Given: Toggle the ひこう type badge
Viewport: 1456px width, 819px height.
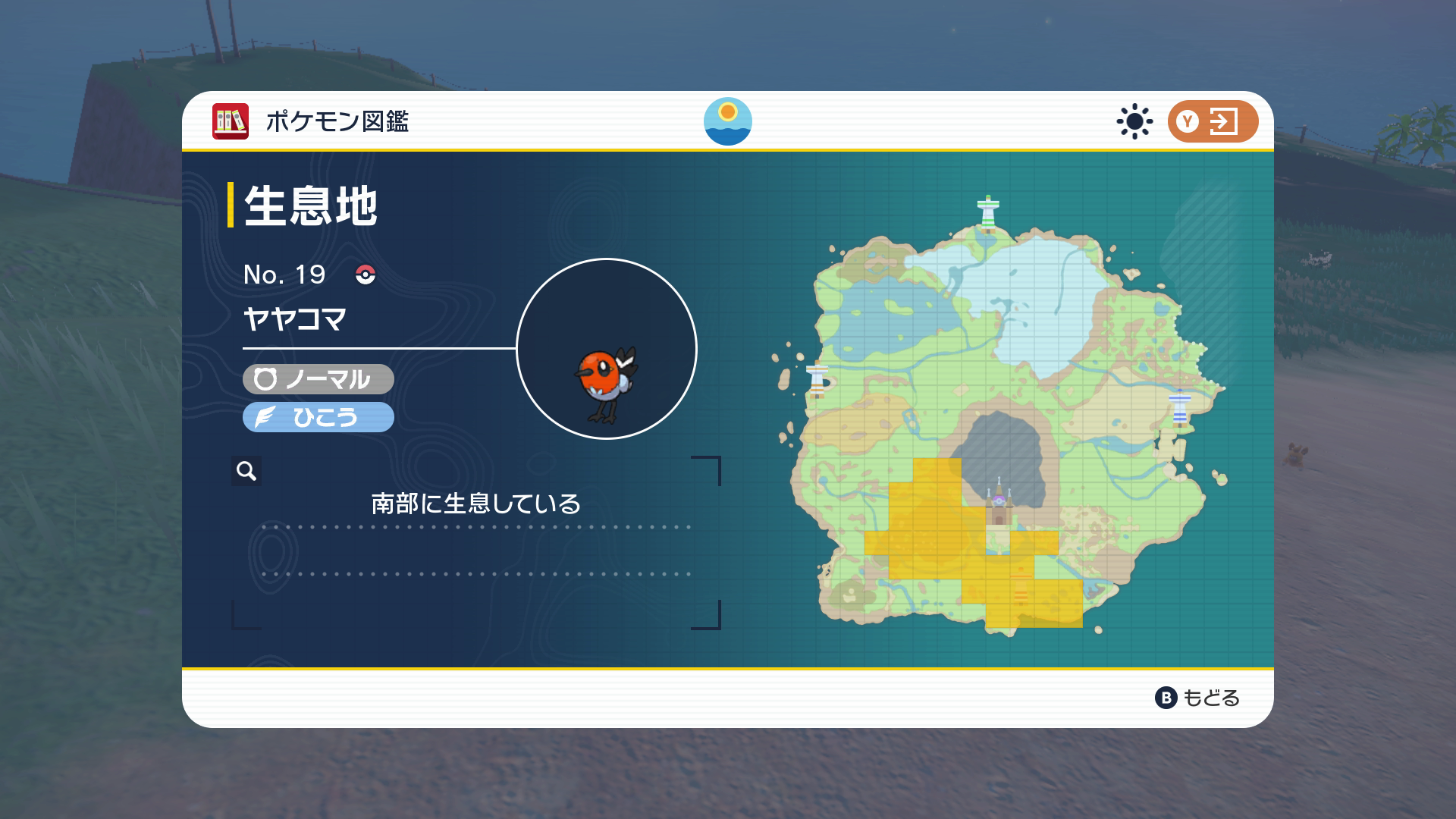Looking at the screenshot, I should pos(317,416).
